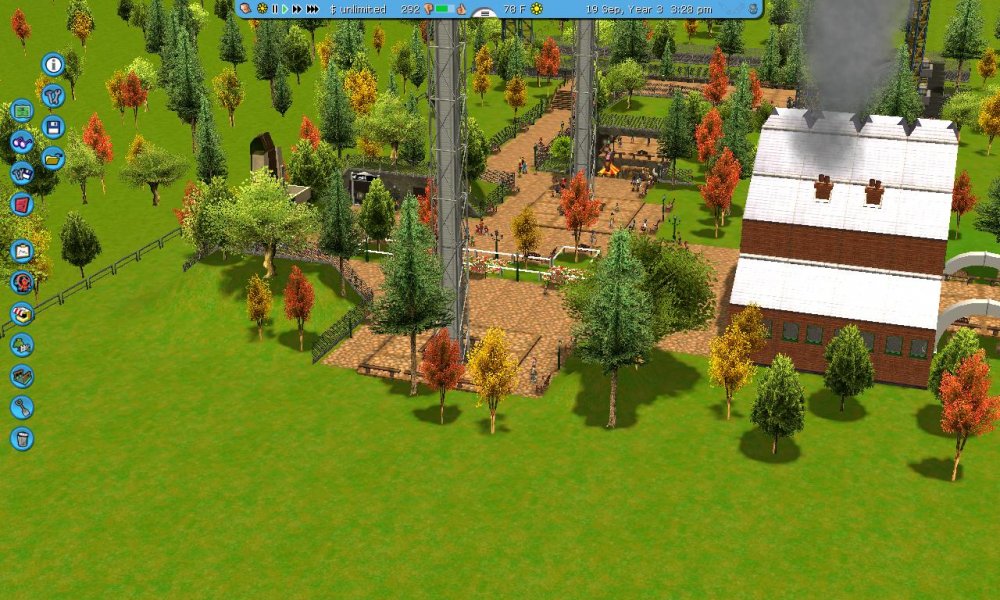Select the shovel terrain tool icon

click(x=22, y=407)
